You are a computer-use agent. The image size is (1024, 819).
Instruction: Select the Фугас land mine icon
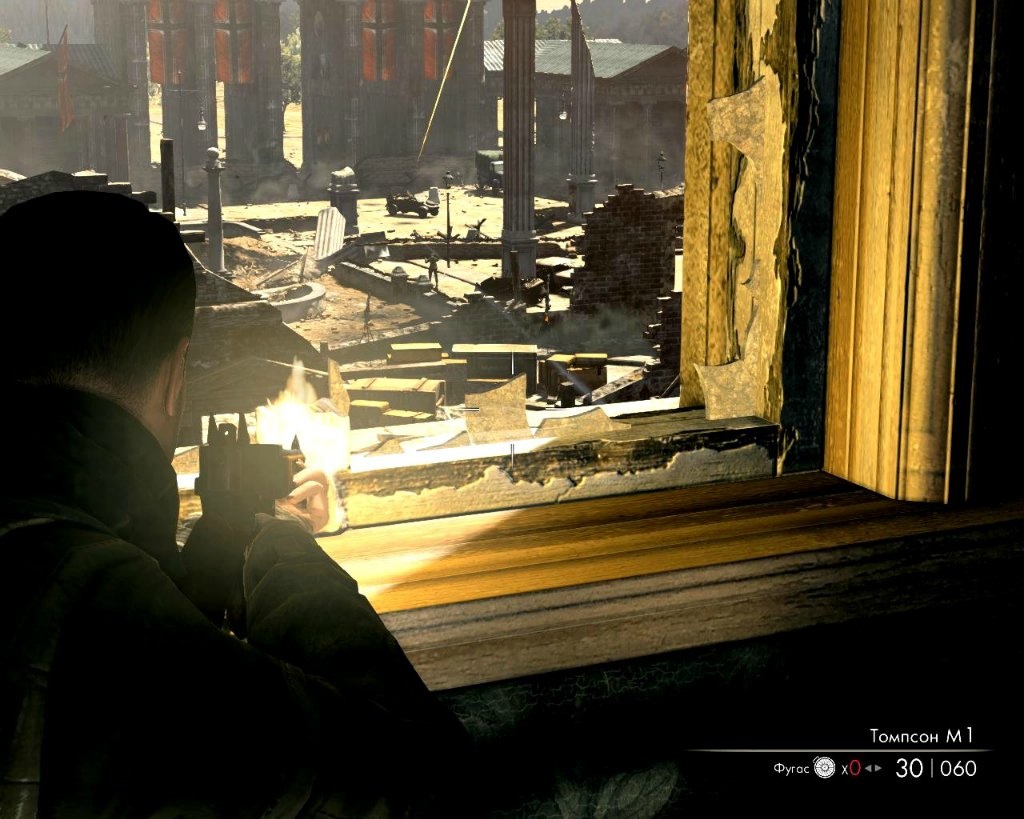(824, 768)
